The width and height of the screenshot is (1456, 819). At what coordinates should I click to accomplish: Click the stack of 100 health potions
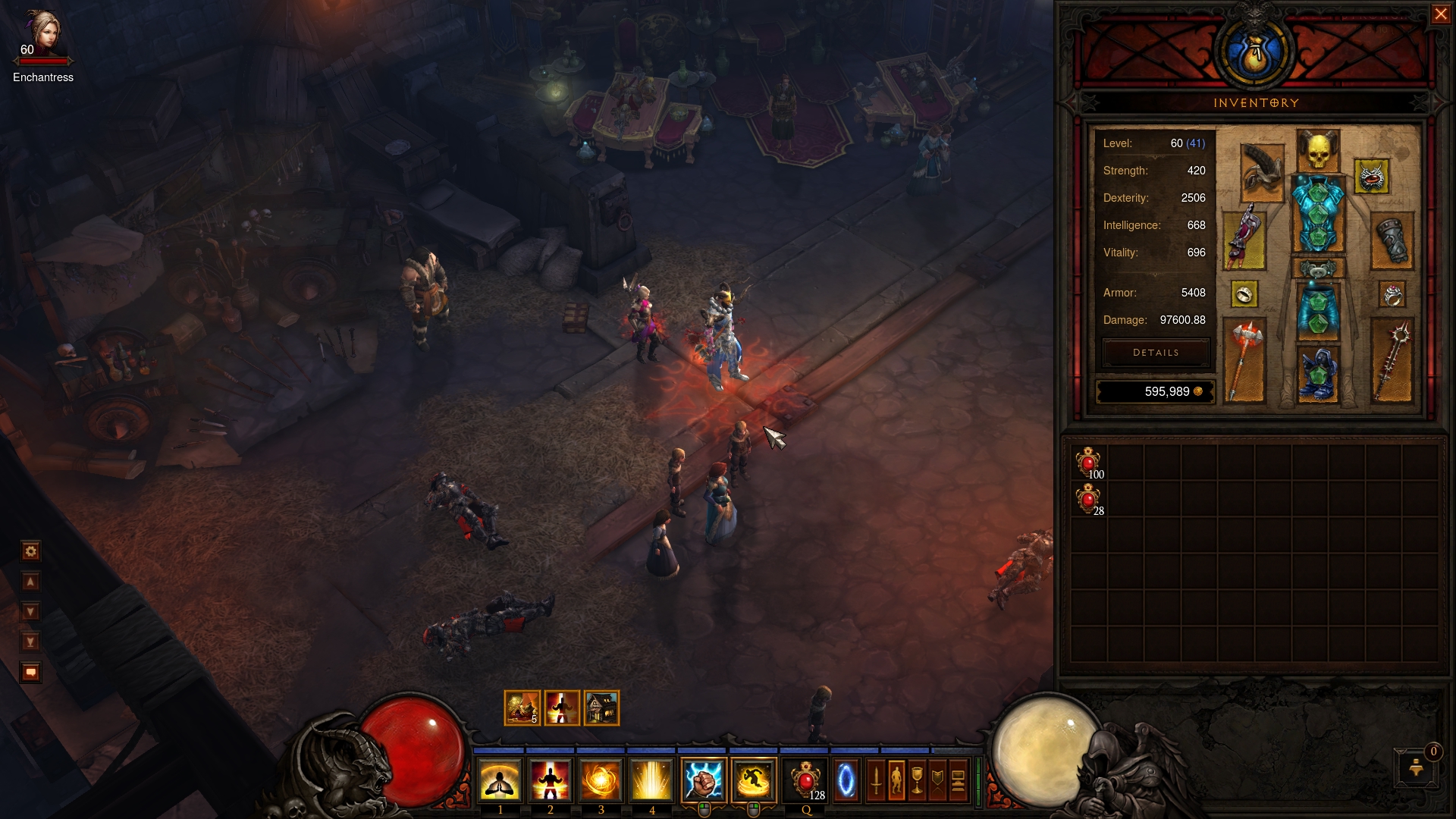[1088, 463]
